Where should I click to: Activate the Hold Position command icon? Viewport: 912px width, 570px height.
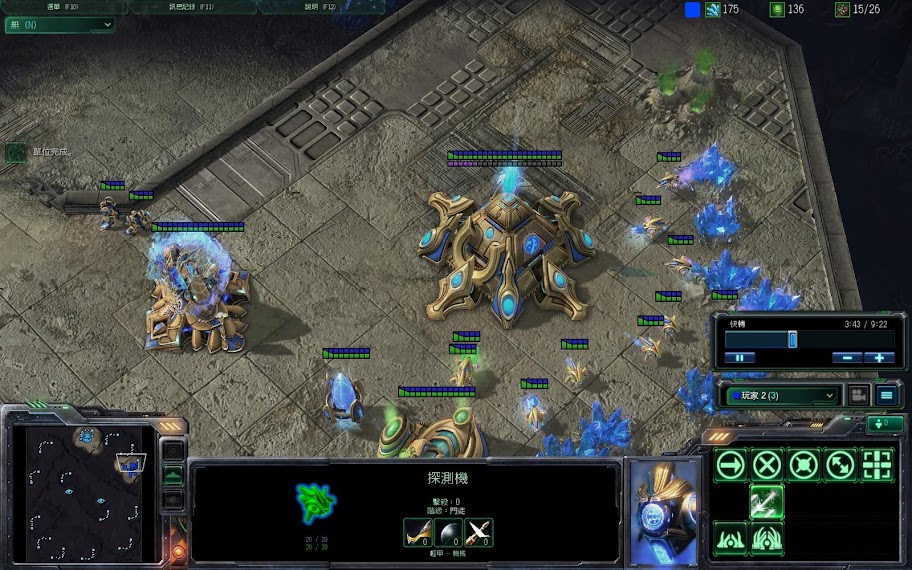[804, 465]
